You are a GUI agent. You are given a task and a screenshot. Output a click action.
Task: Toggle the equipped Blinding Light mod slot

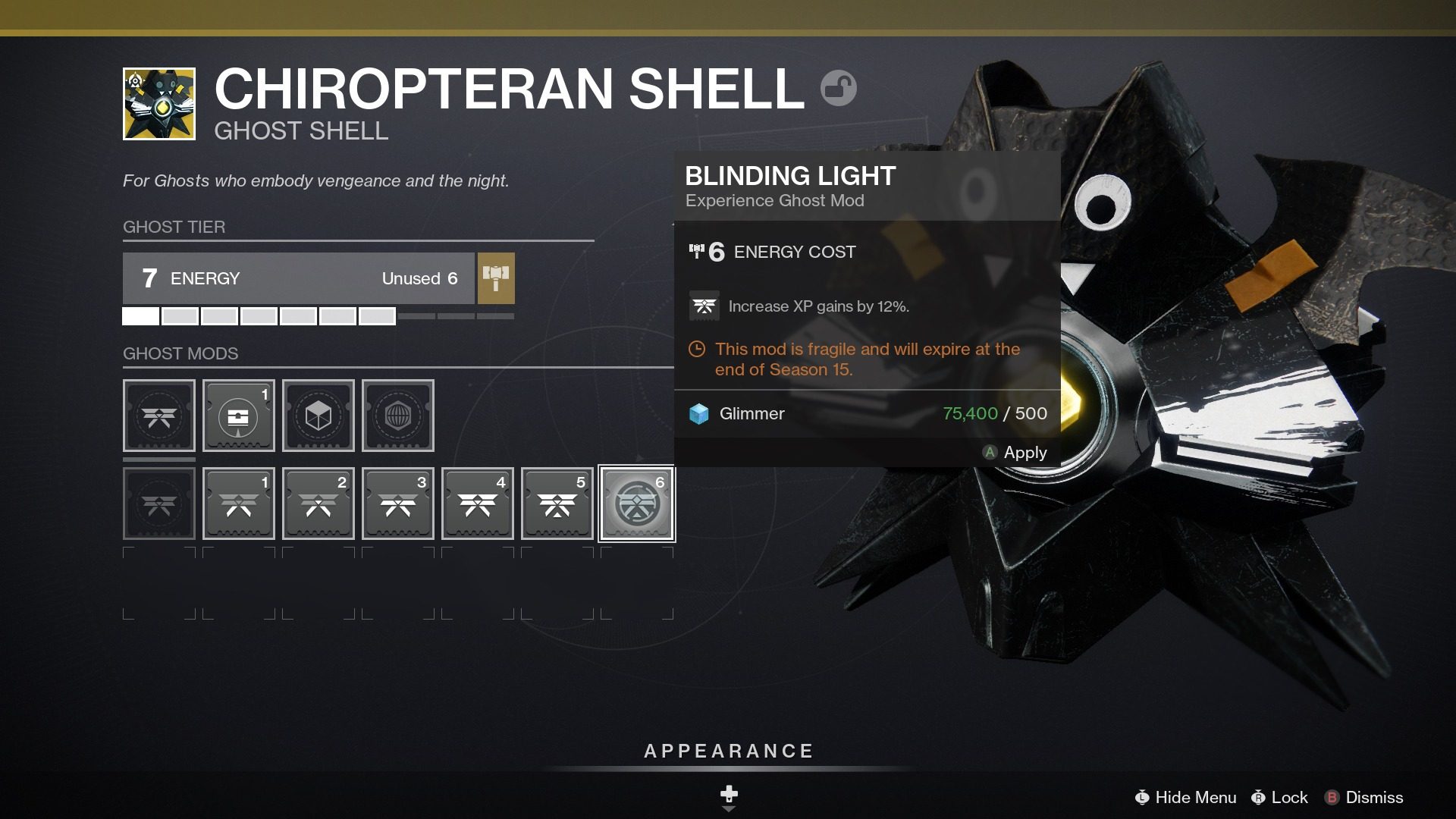636,504
